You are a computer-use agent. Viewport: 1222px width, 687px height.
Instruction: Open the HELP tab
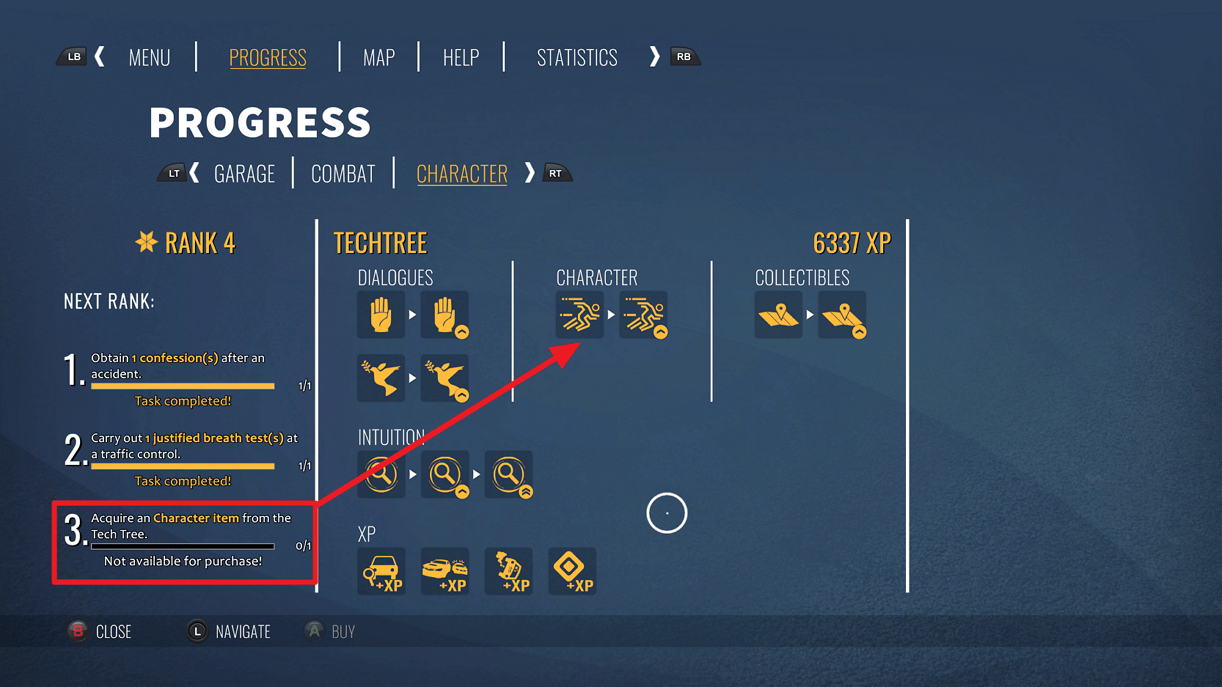point(461,58)
